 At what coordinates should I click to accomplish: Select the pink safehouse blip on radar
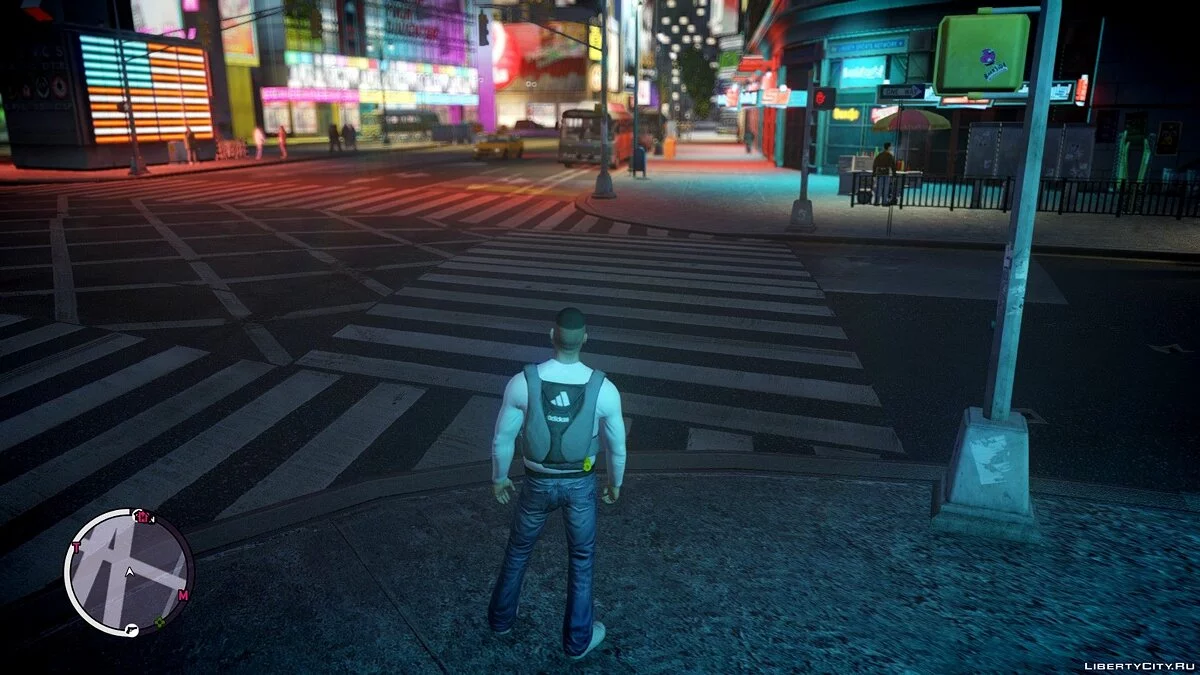tap(143, 517)
